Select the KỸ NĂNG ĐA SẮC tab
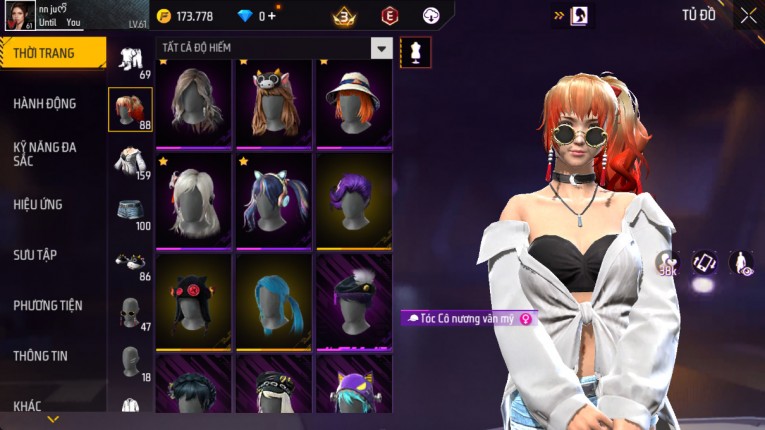The width and height of the screenshot is (765, 430). pyautogui.click(x=45, y=153)
